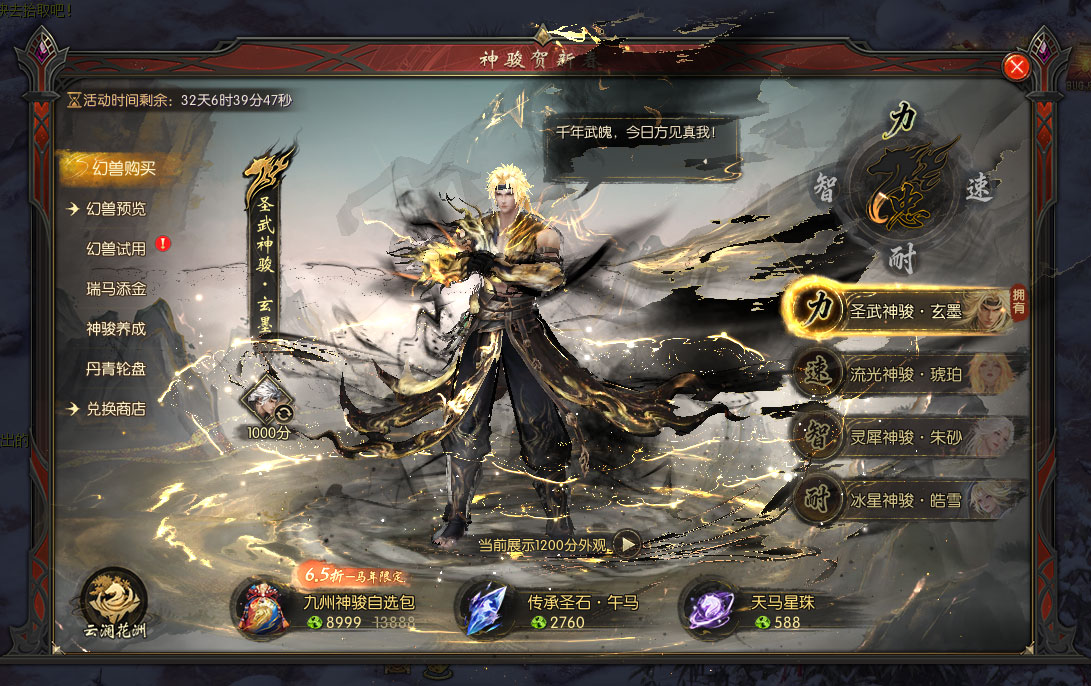This screenshot has width=1091, height=686.
Task: Pick the 灵犀神骏·朱砂 row
Action: tap(905, 437)
